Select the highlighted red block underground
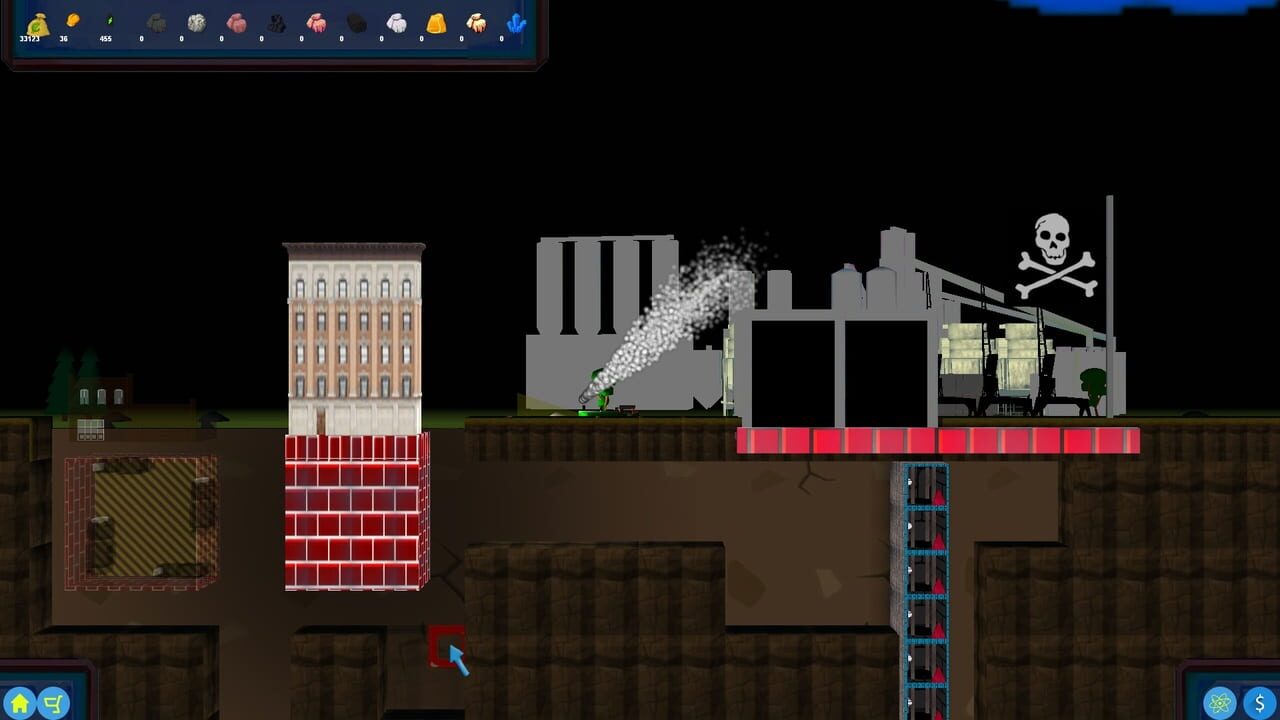Viewport: 1280px width, 720px height. click(446, 643)
